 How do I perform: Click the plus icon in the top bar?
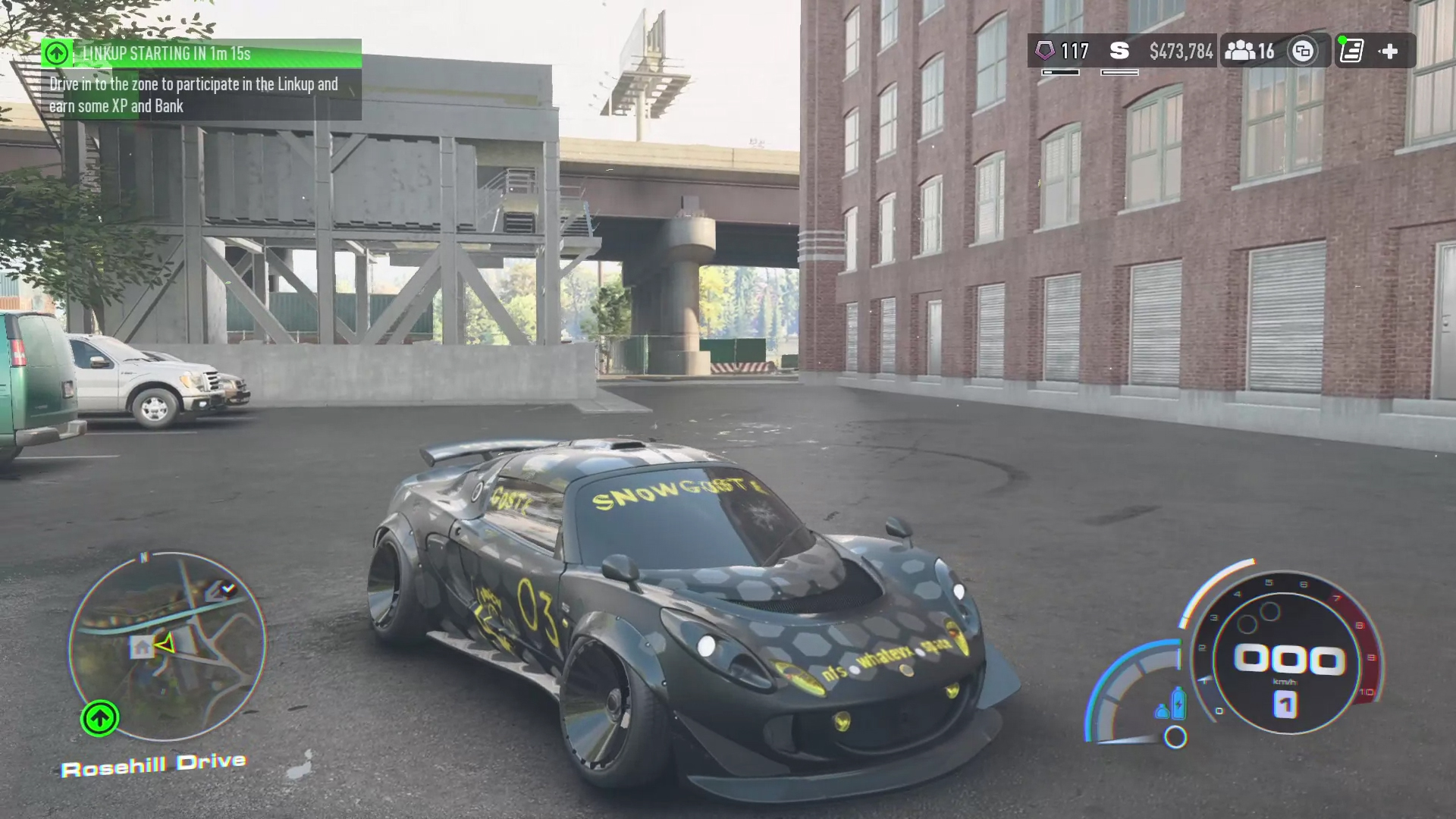pyautogui.click(x=1389, y=51)
